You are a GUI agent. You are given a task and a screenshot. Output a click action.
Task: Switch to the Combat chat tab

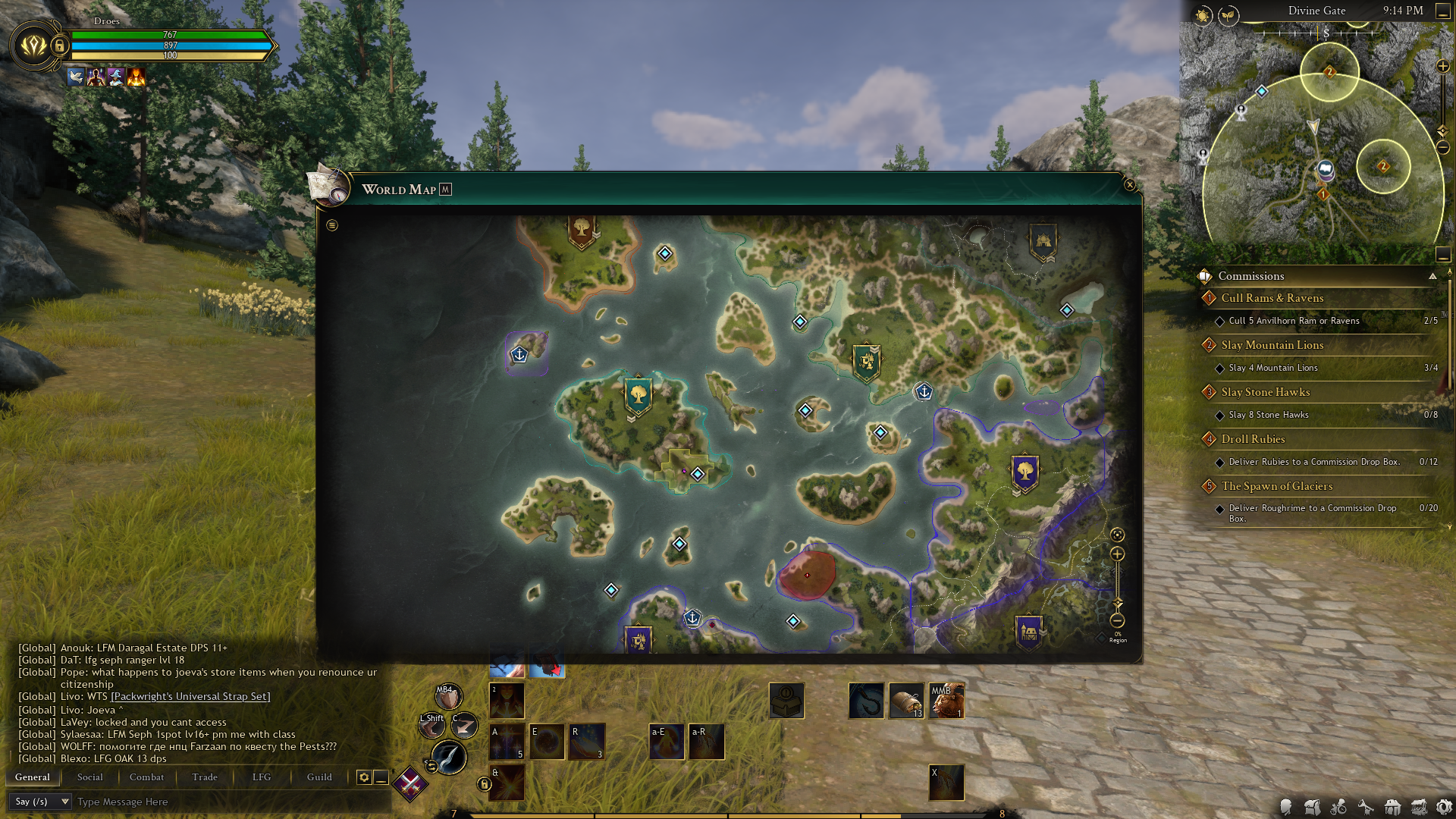146,777
